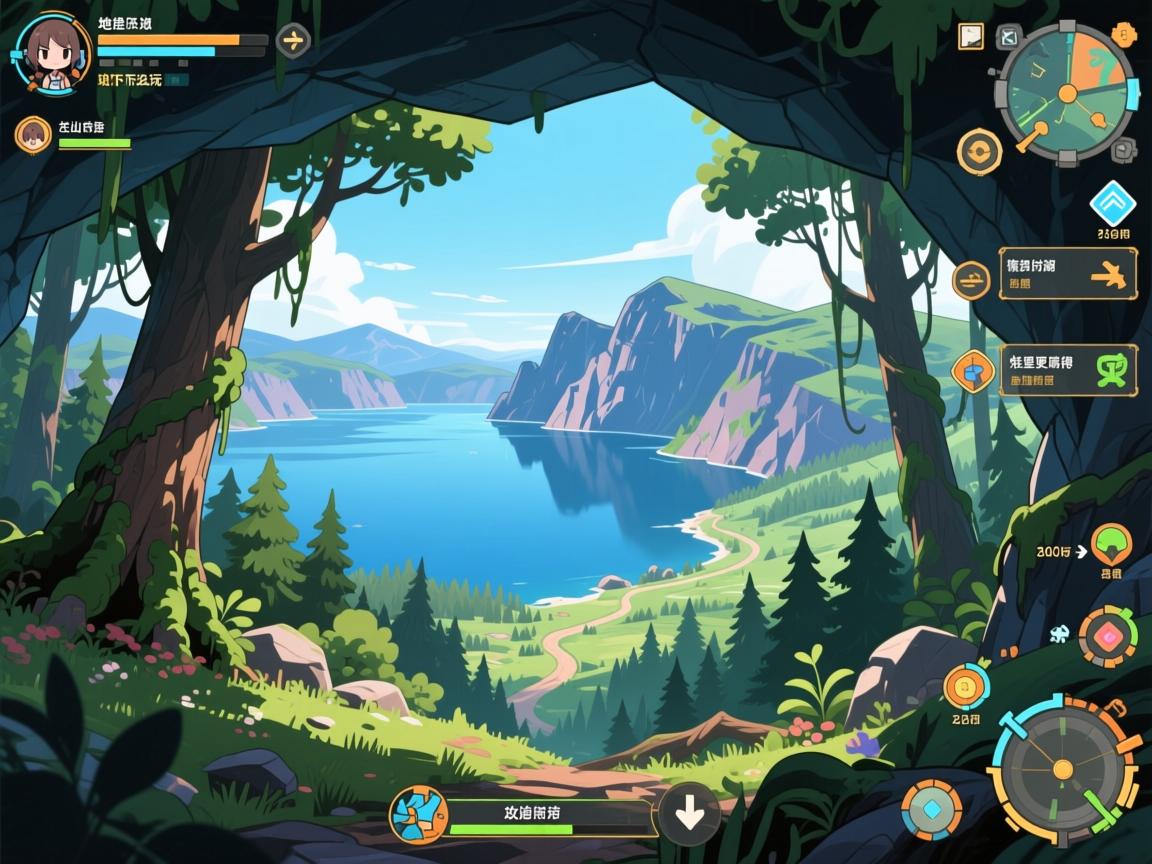Open the globe icon at the bottom bar
The height and width of the screenshot is (864, 1152).
point(416,813)
